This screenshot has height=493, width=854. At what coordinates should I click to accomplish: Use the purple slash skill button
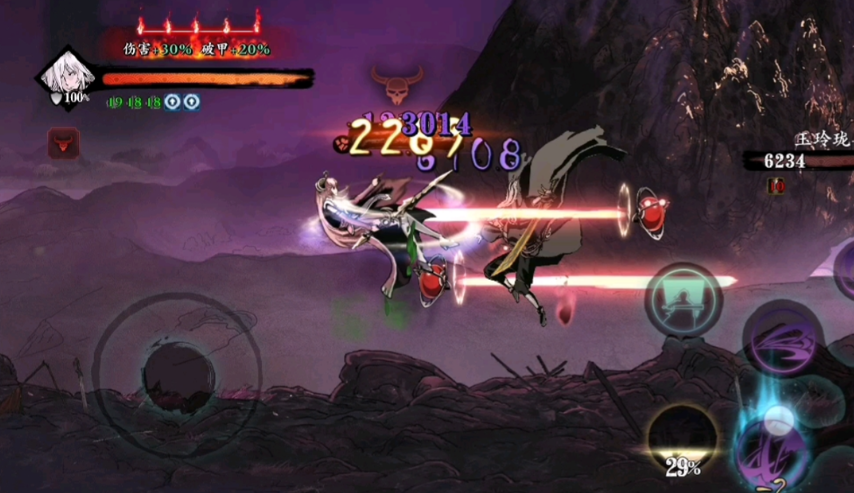coord(783,337)
